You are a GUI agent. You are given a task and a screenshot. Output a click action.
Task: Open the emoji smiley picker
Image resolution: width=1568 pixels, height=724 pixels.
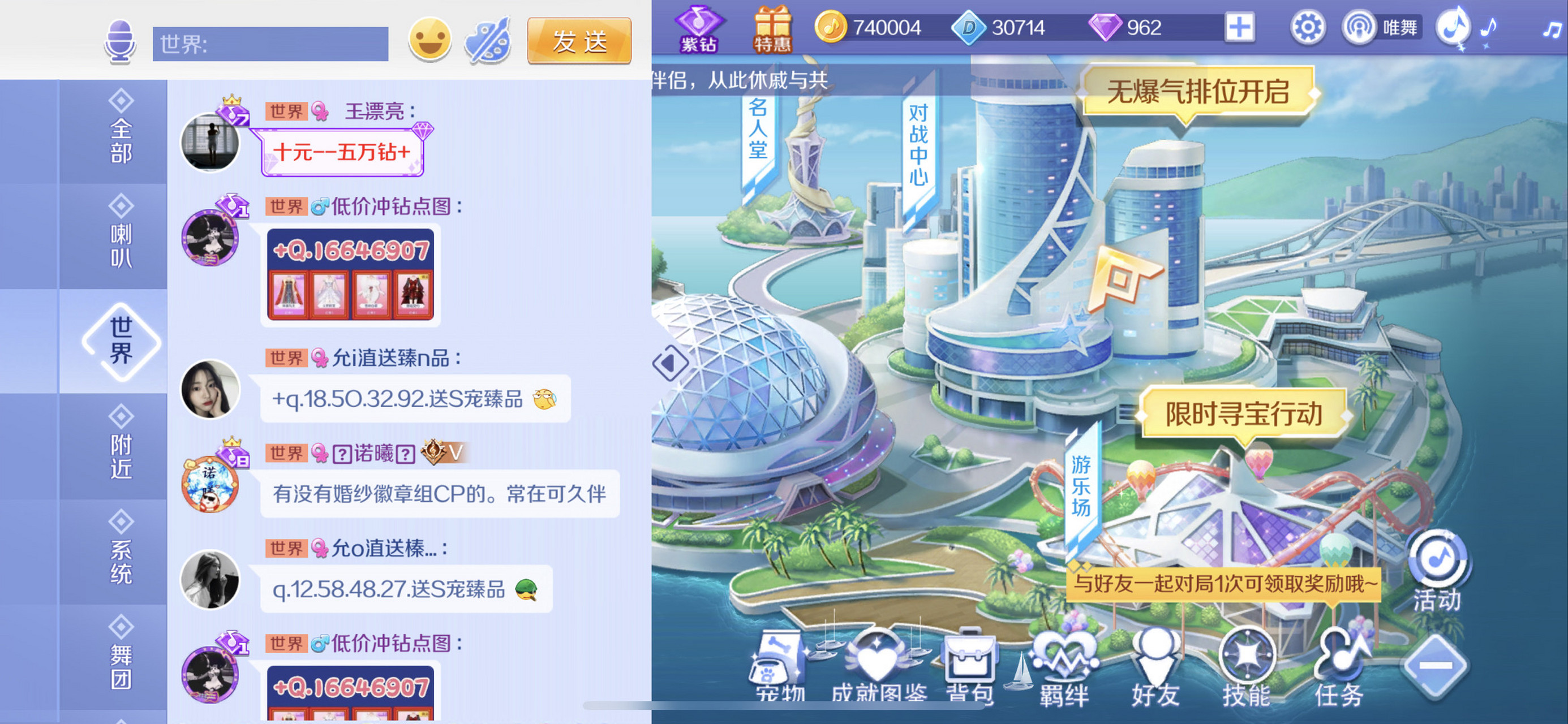pyautogui.click(x=429, y=40)
